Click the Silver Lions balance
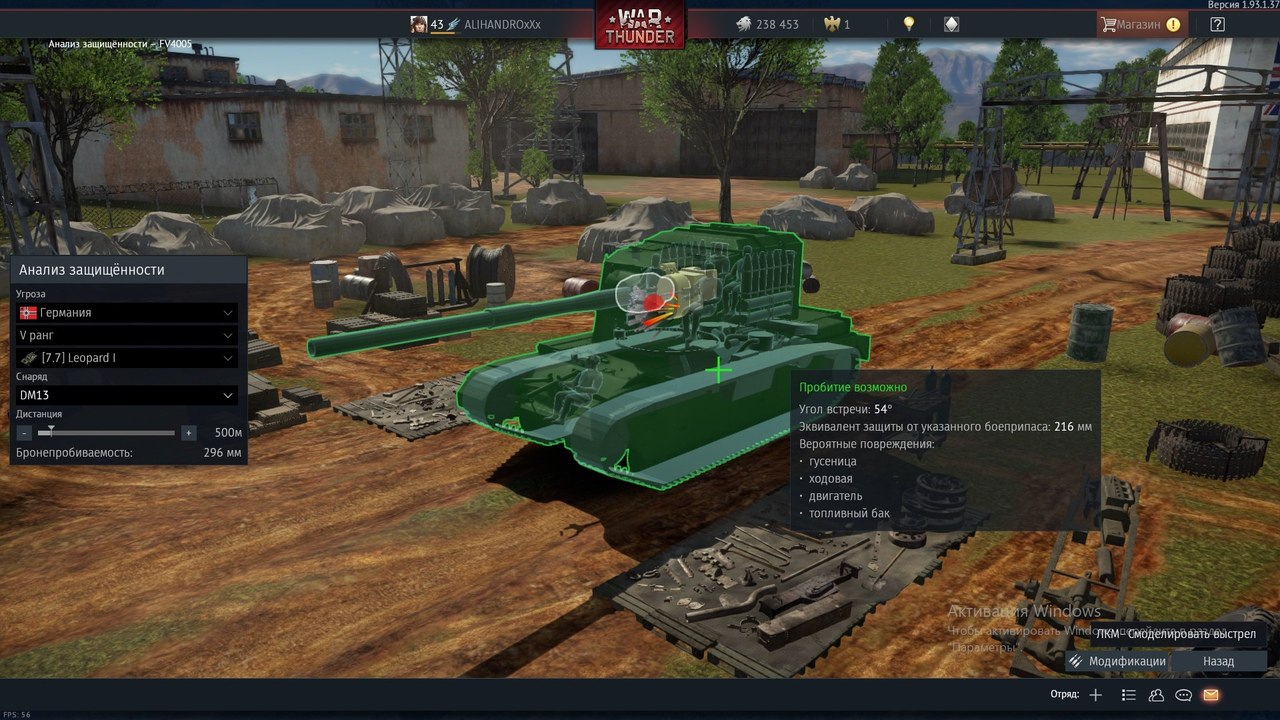Viewport: 1280px width, 720px height. pos(767,24)
